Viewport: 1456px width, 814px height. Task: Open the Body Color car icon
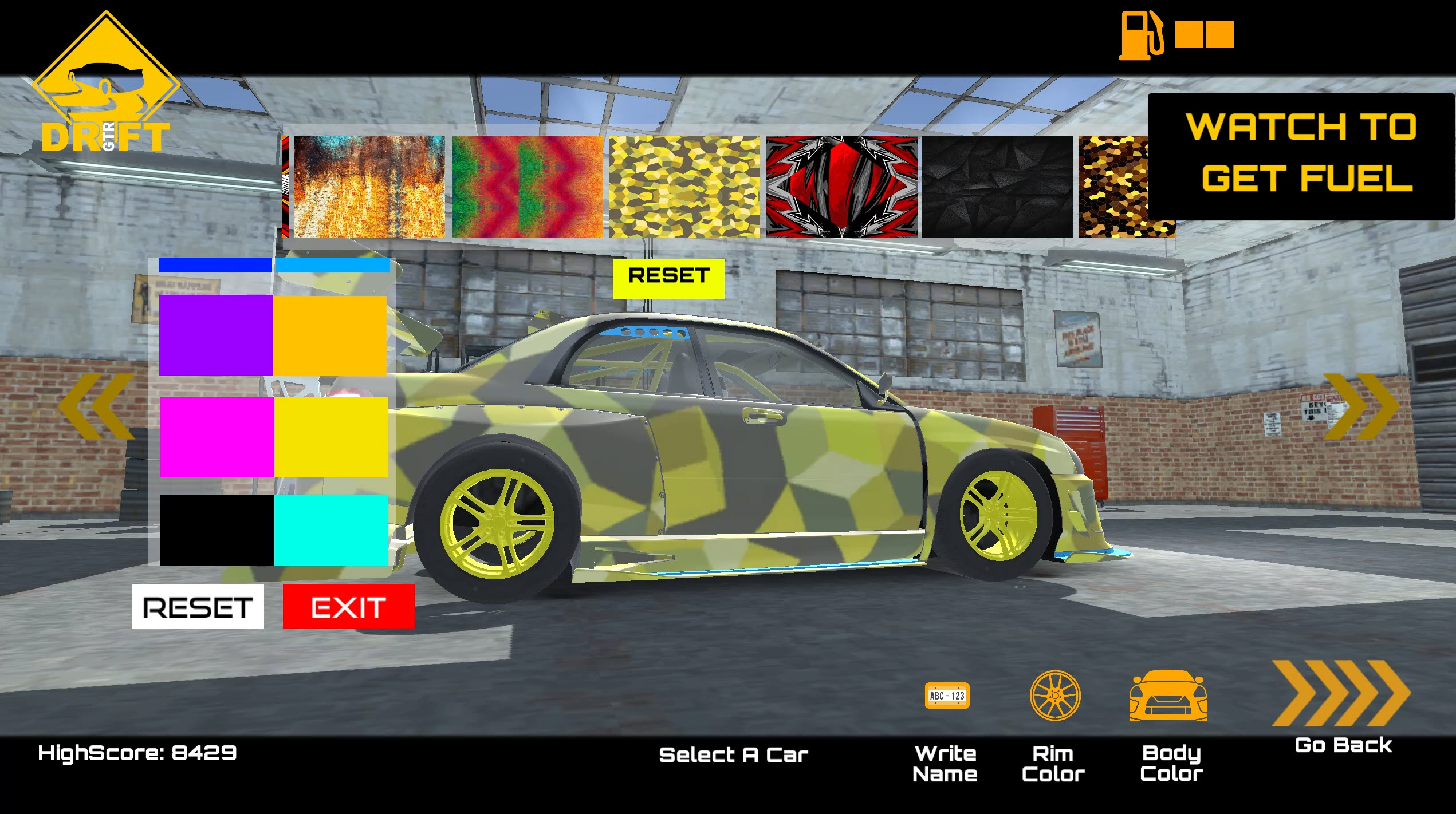pos(1168,696)
